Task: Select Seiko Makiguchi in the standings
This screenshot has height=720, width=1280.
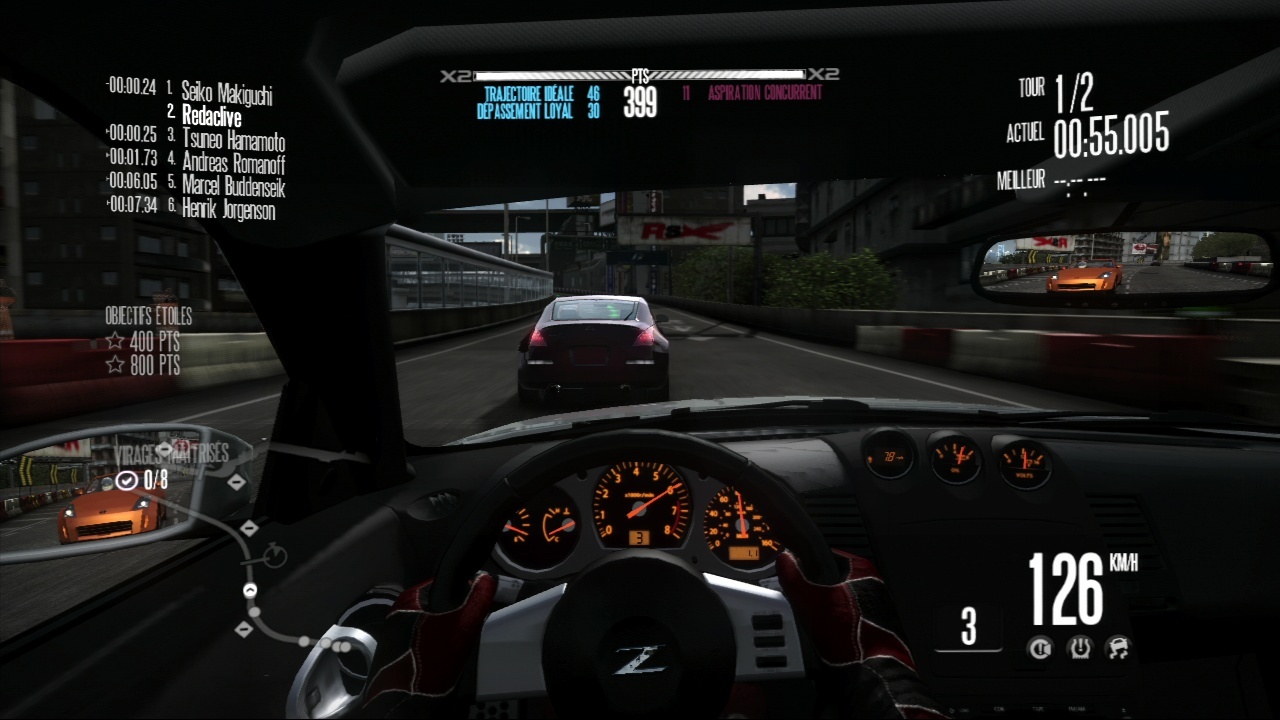Action: [x=226, y=94]
